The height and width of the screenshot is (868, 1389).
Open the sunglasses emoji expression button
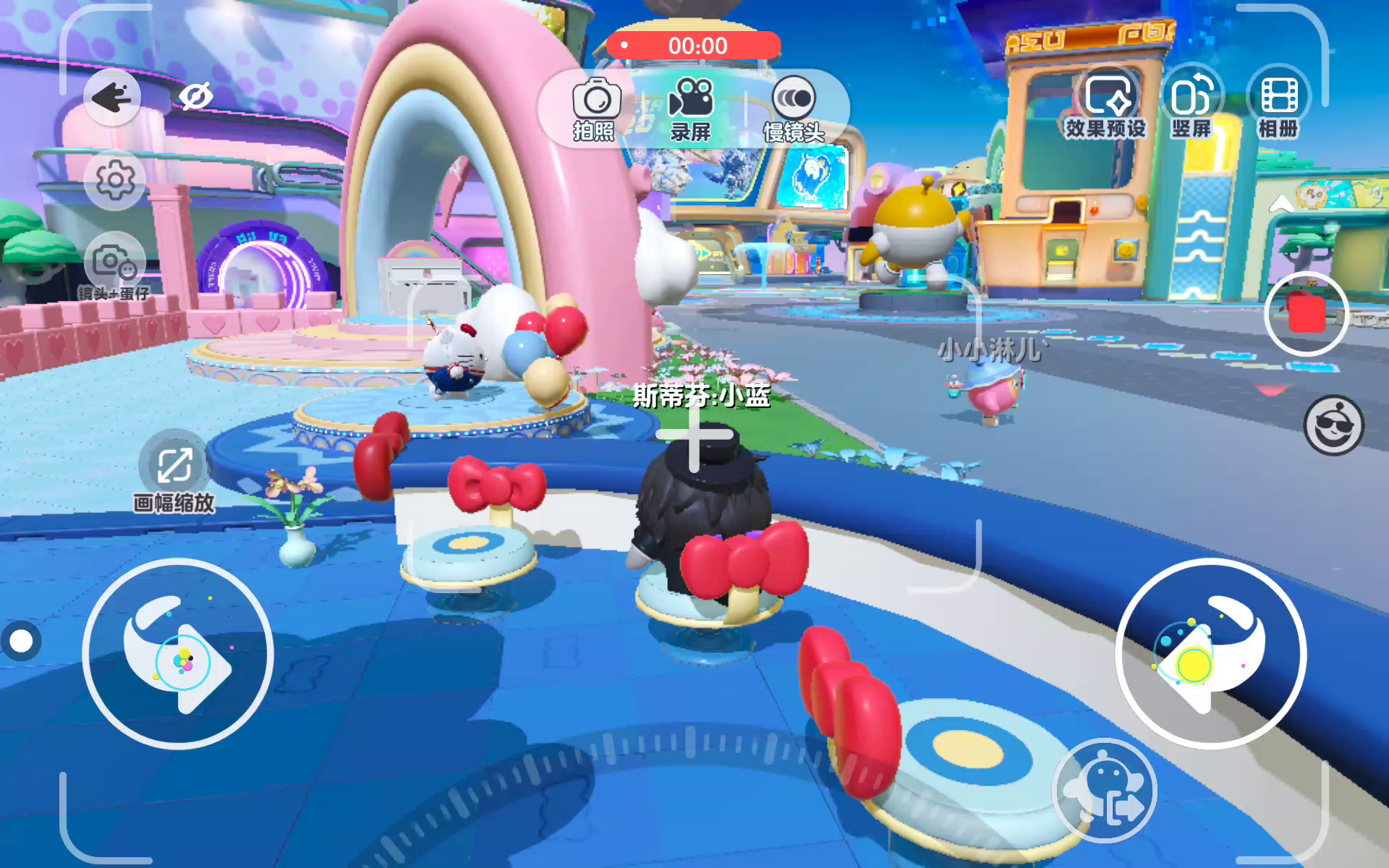(1333, 425)
